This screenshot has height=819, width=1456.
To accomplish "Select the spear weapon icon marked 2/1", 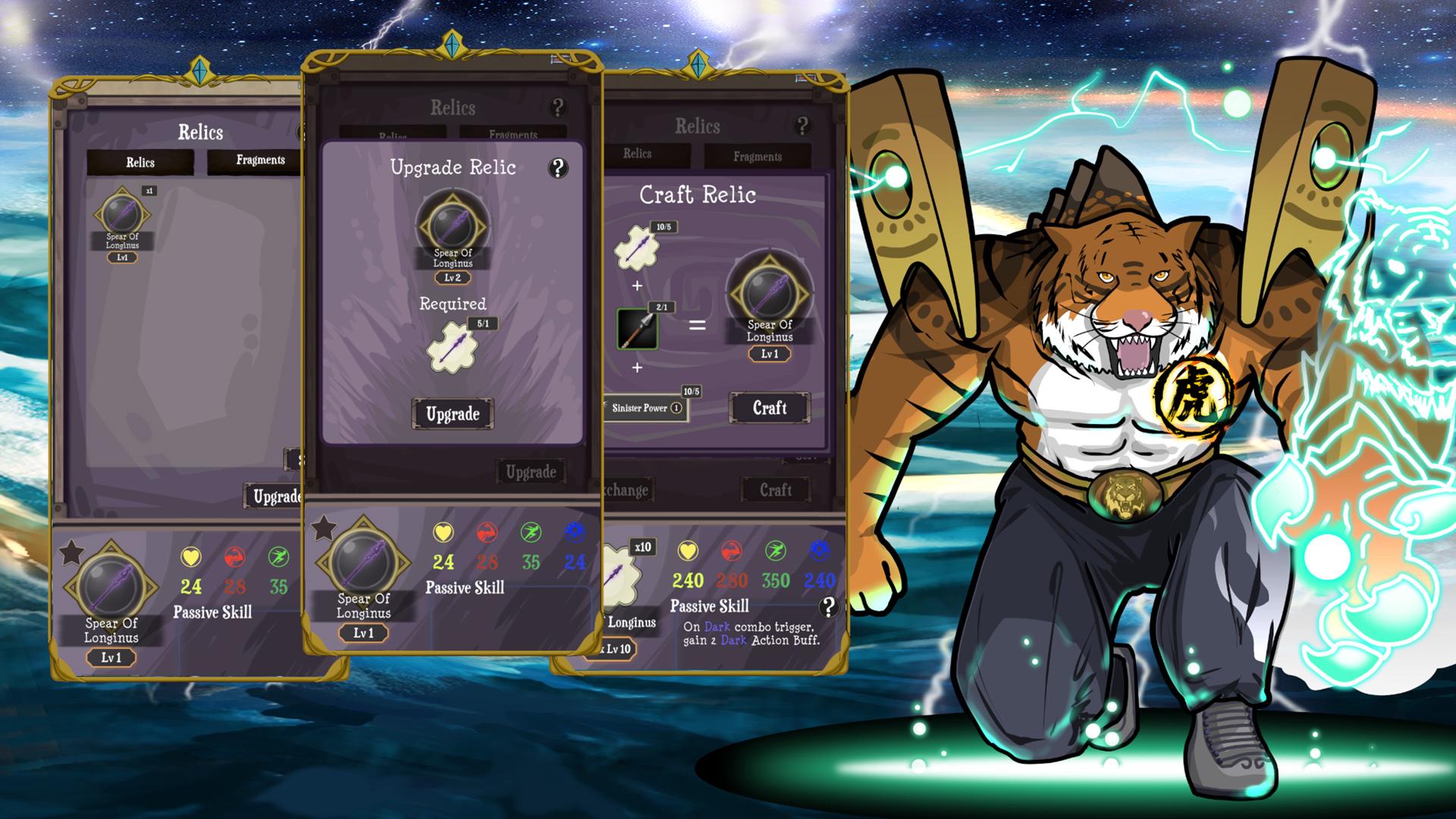I will point(635,328).
